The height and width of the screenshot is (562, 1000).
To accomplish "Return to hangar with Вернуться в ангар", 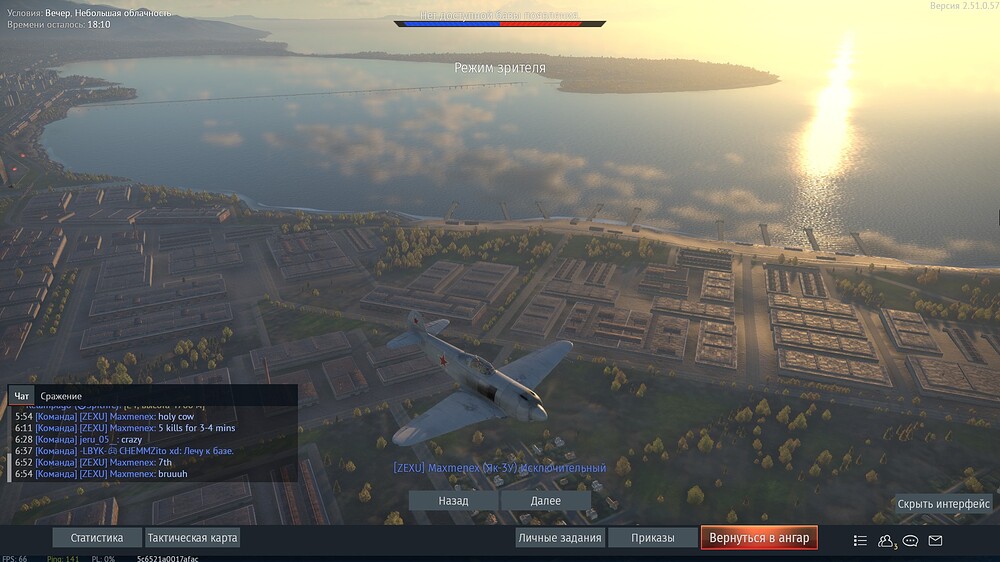I will point(759,538).
